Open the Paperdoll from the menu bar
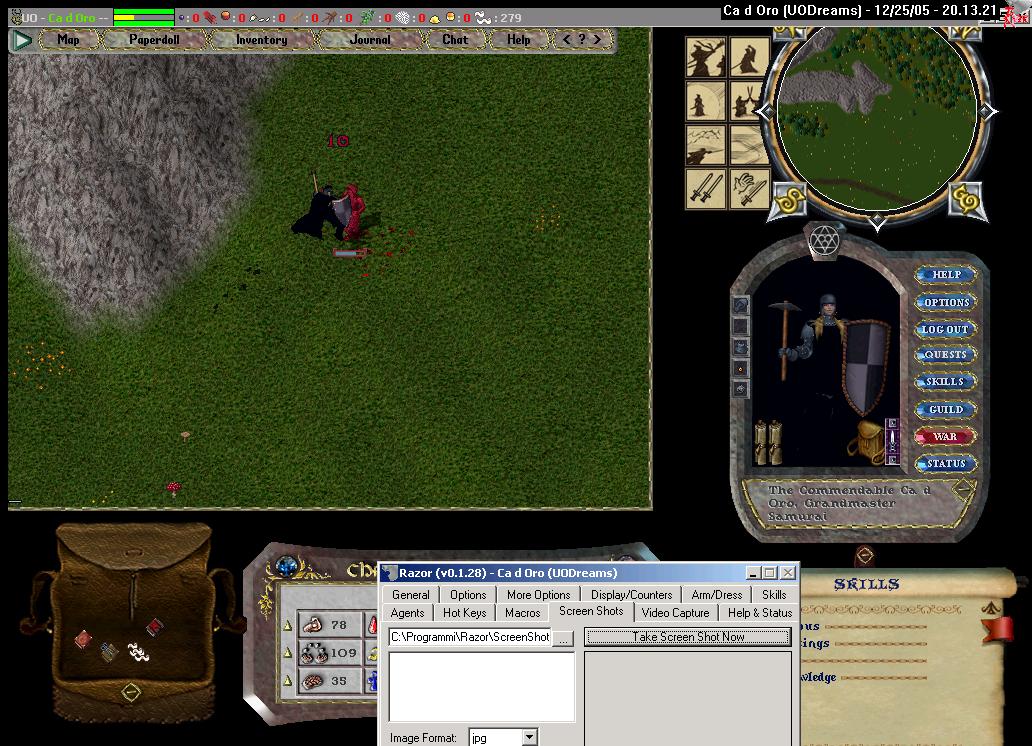Screen dimensions: 1032x746 click(153, 40)
